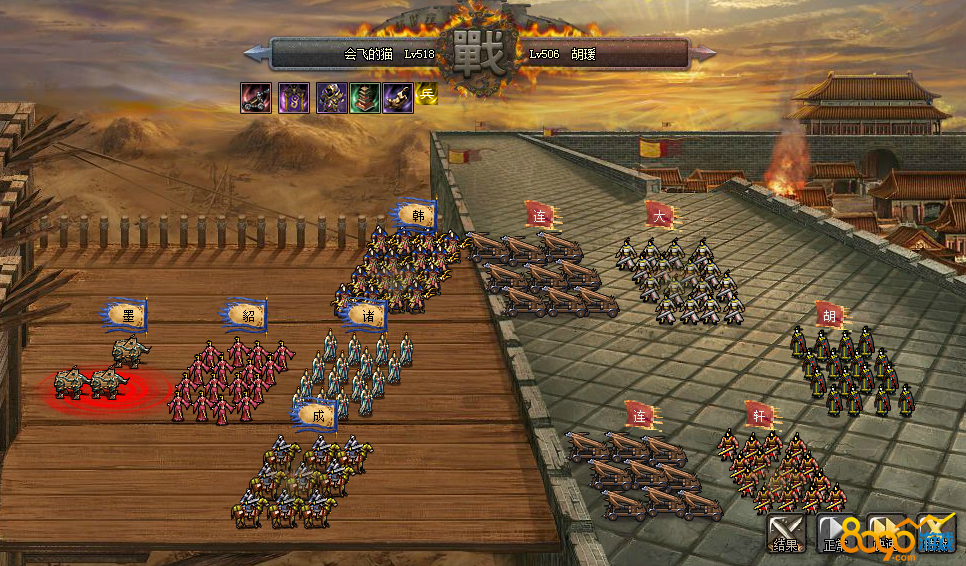Select the leaping beast buff icon
The width and height of the screenshot is (966, 566).
(398, 97)
